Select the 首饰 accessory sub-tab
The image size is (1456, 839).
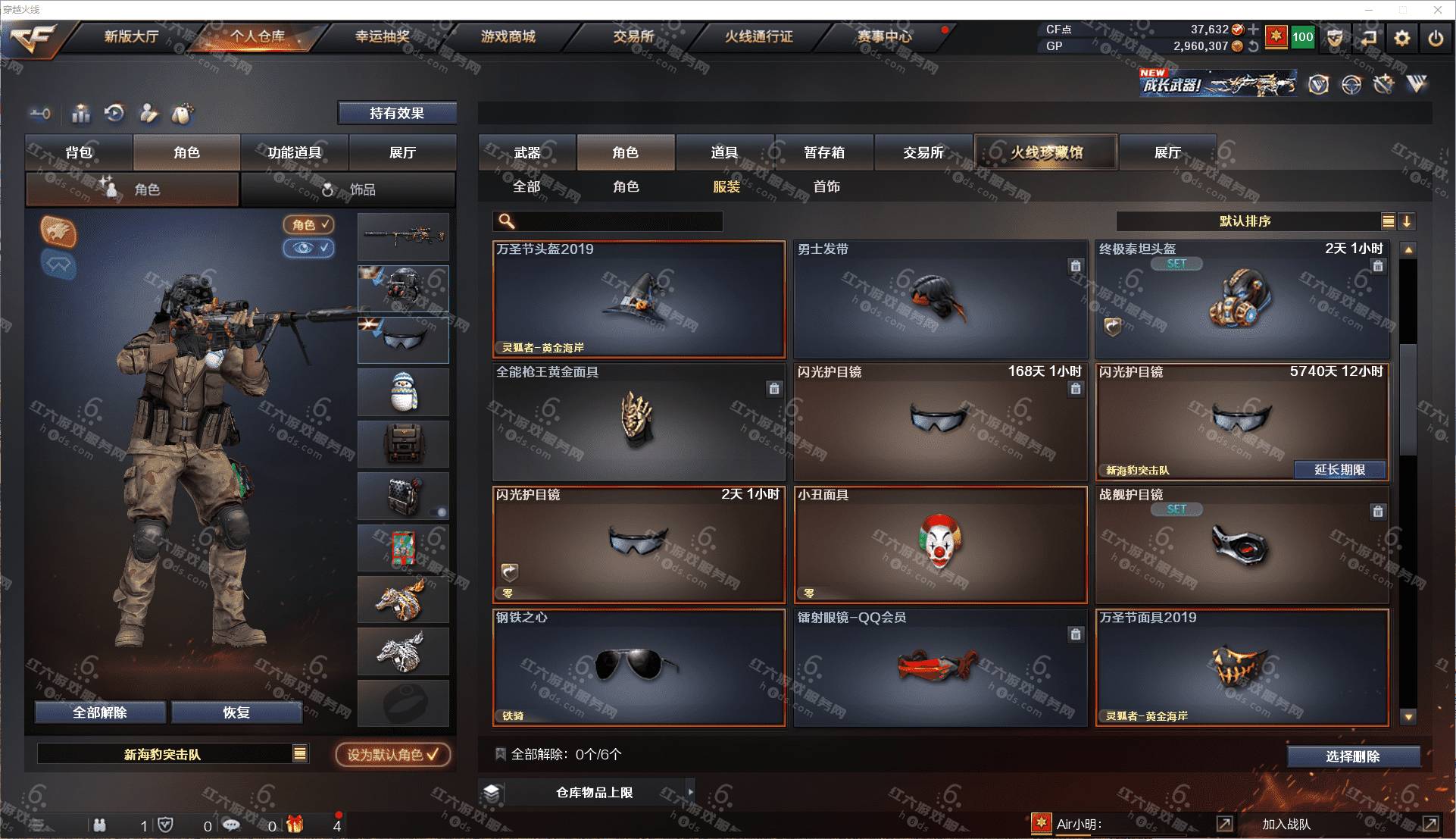point(826,186)
